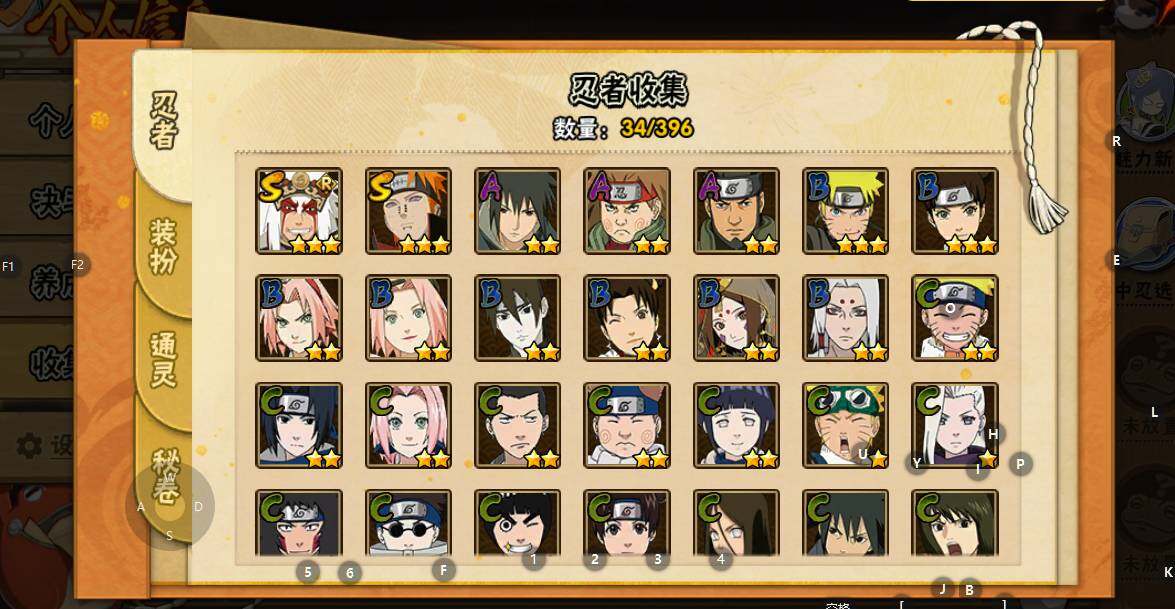Choose the C-rank Choji card with swirl cheeks
This screenshot has height=609, width=1175.
point(627,426)
